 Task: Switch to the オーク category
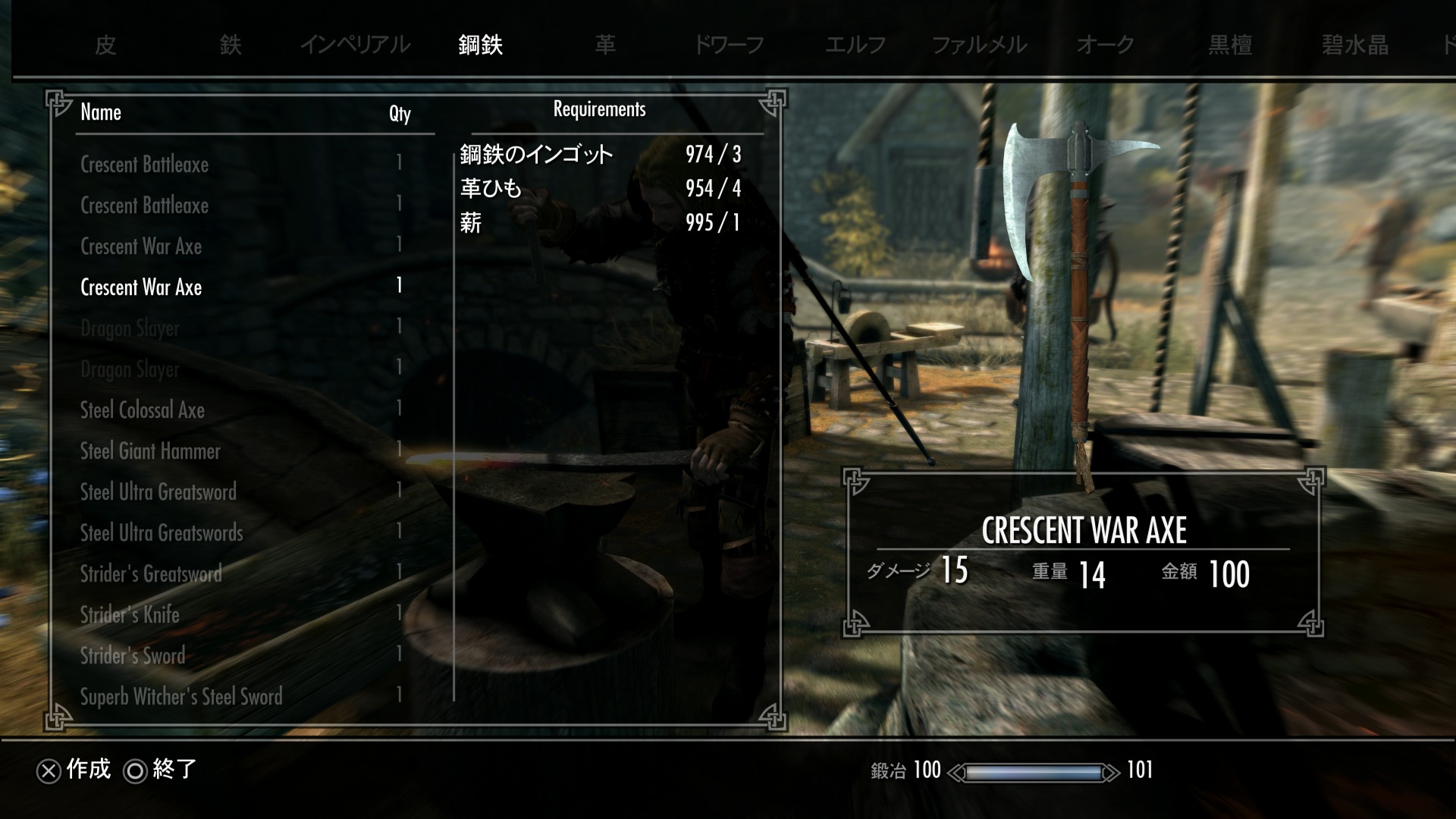[x=1105, y=45]
